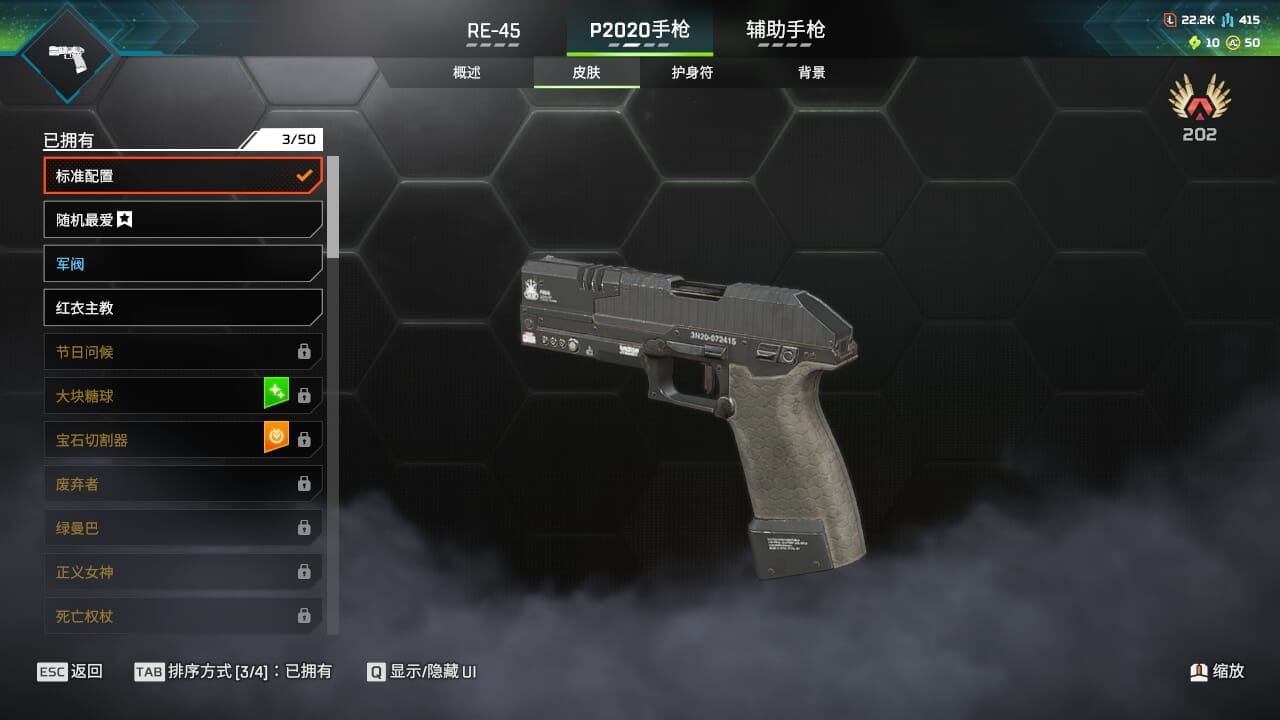
Task: Show the 概述 overview tab
Action: [x=467, y=73]
